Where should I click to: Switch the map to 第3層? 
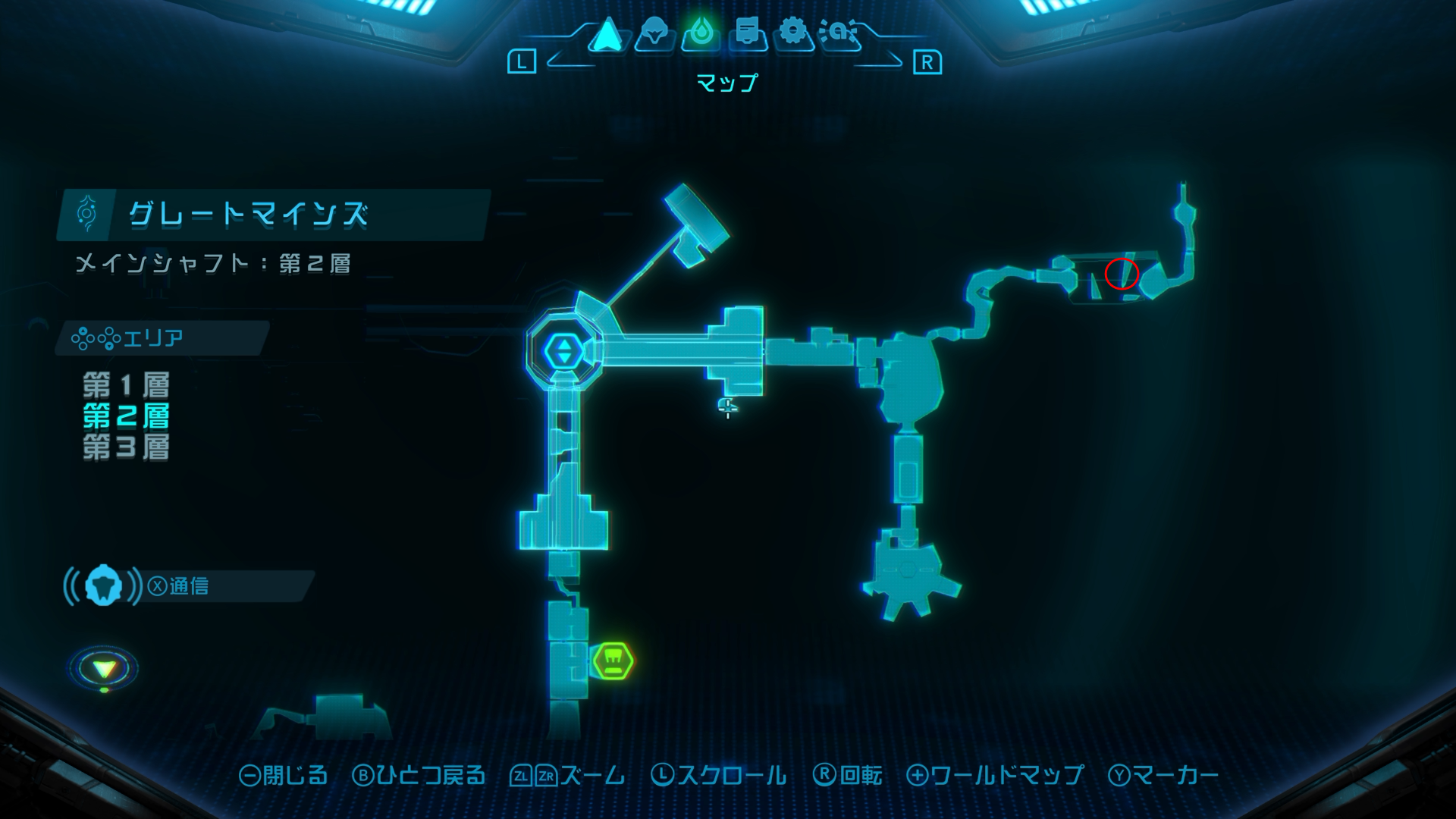click(126, 447)
